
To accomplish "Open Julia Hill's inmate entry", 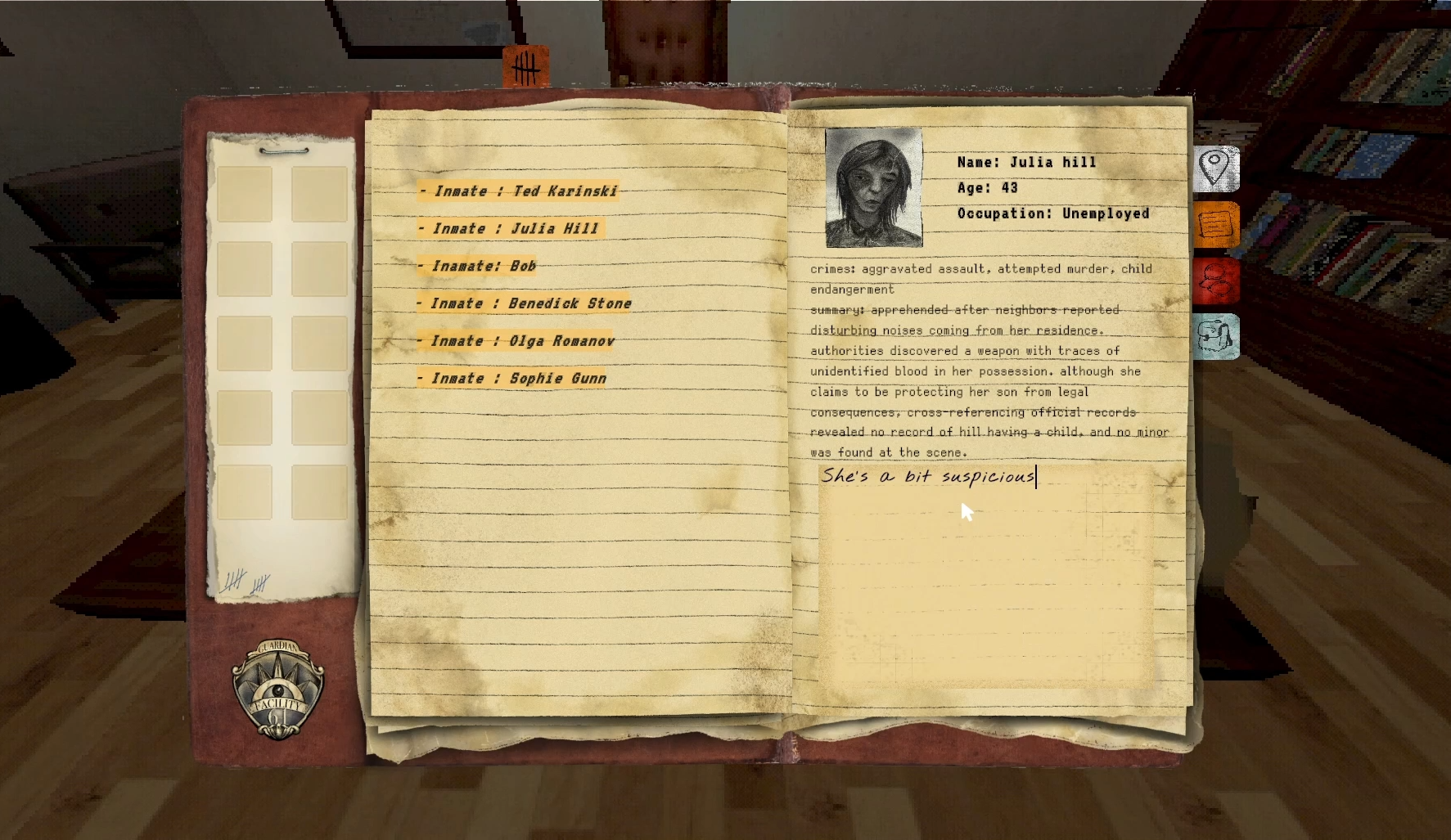I will [x=513, y=228].
